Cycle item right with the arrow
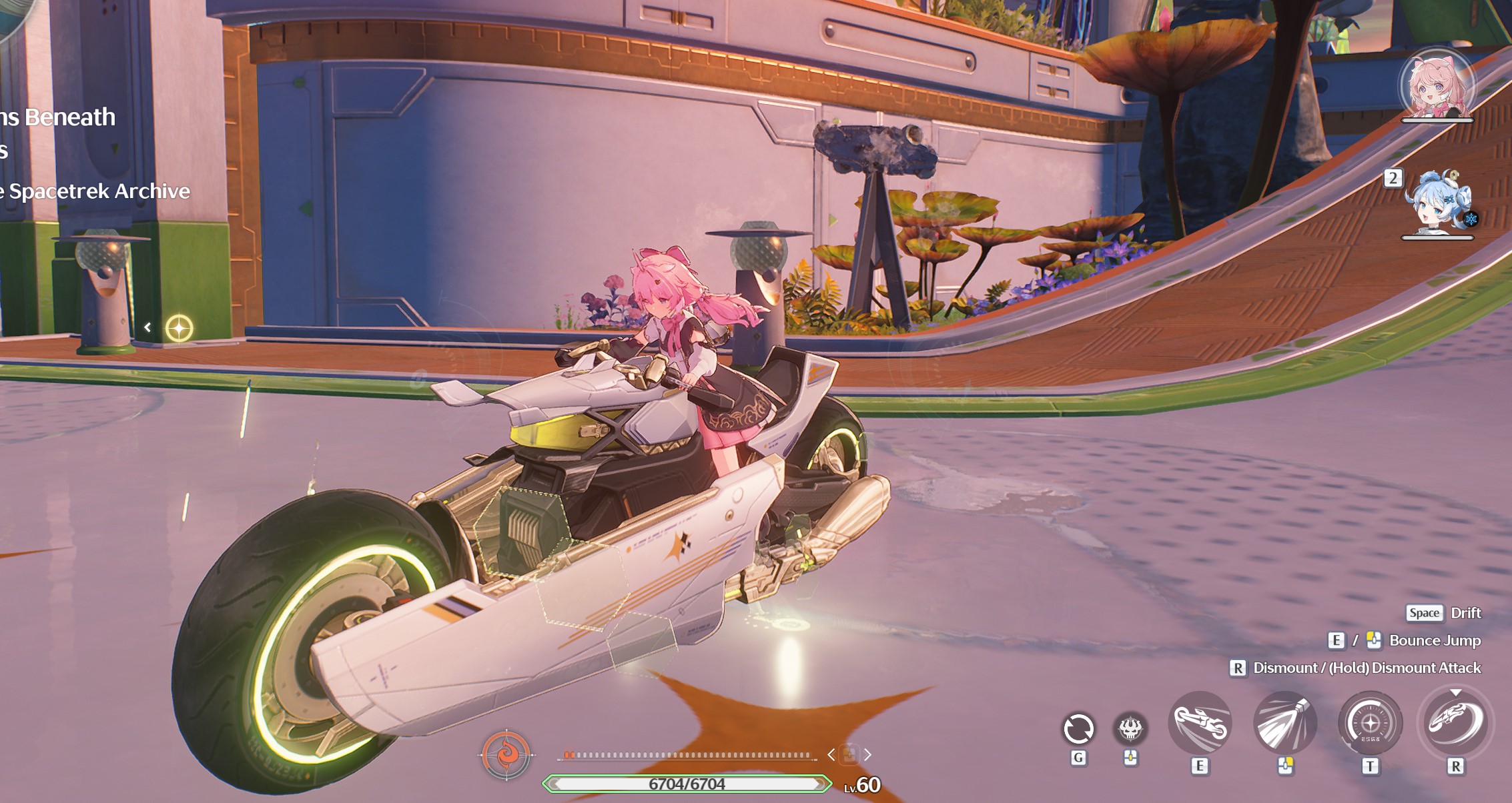 [867, 755]
